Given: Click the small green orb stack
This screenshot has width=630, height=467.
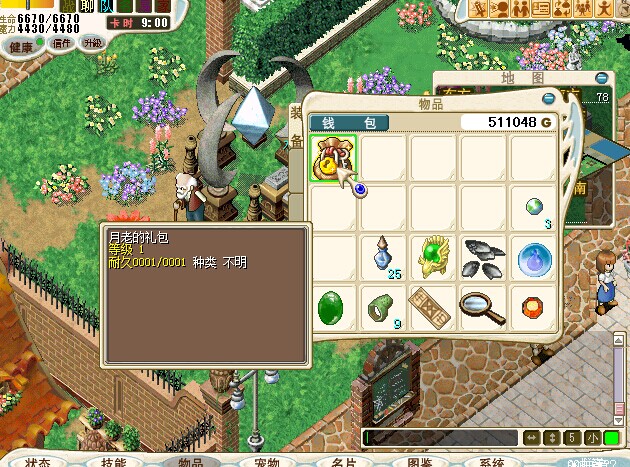Looking at the screenshot, I should pyautogui.click(x=536, y=207).
